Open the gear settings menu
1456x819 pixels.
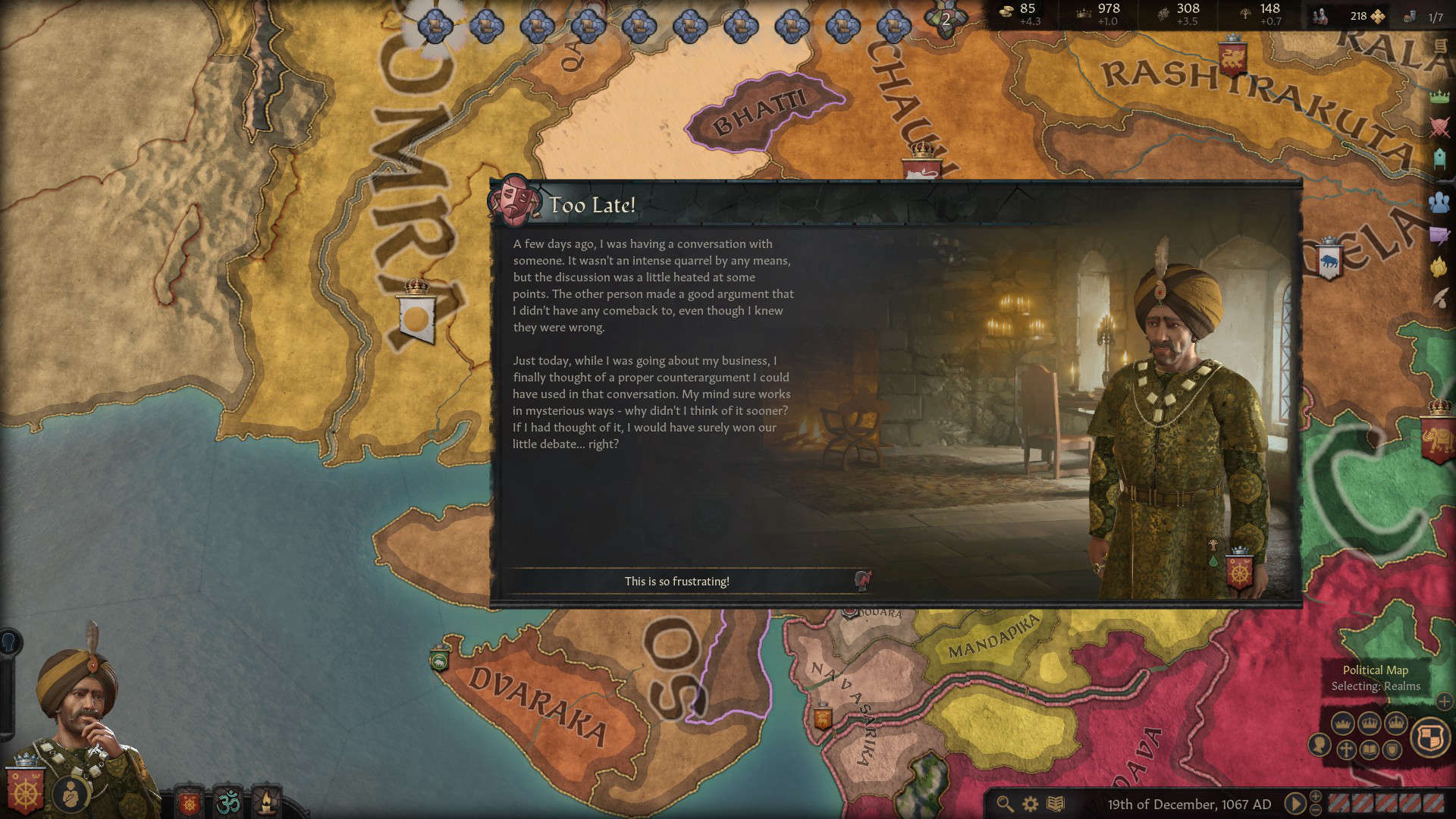[x=1031, y=804]
